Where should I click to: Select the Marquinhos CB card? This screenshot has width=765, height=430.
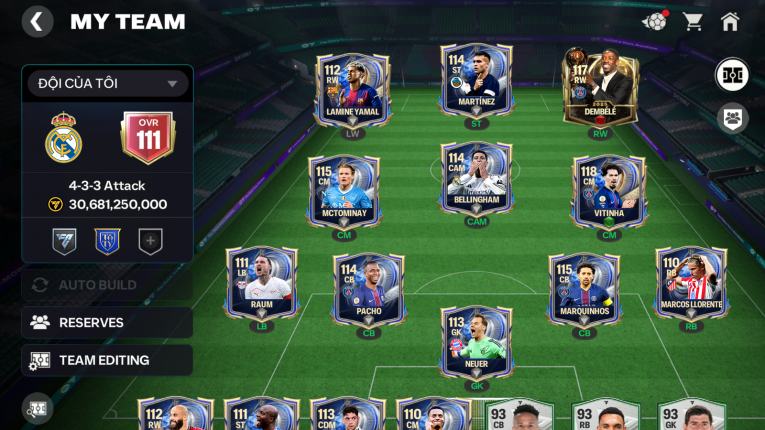(585, 290)
